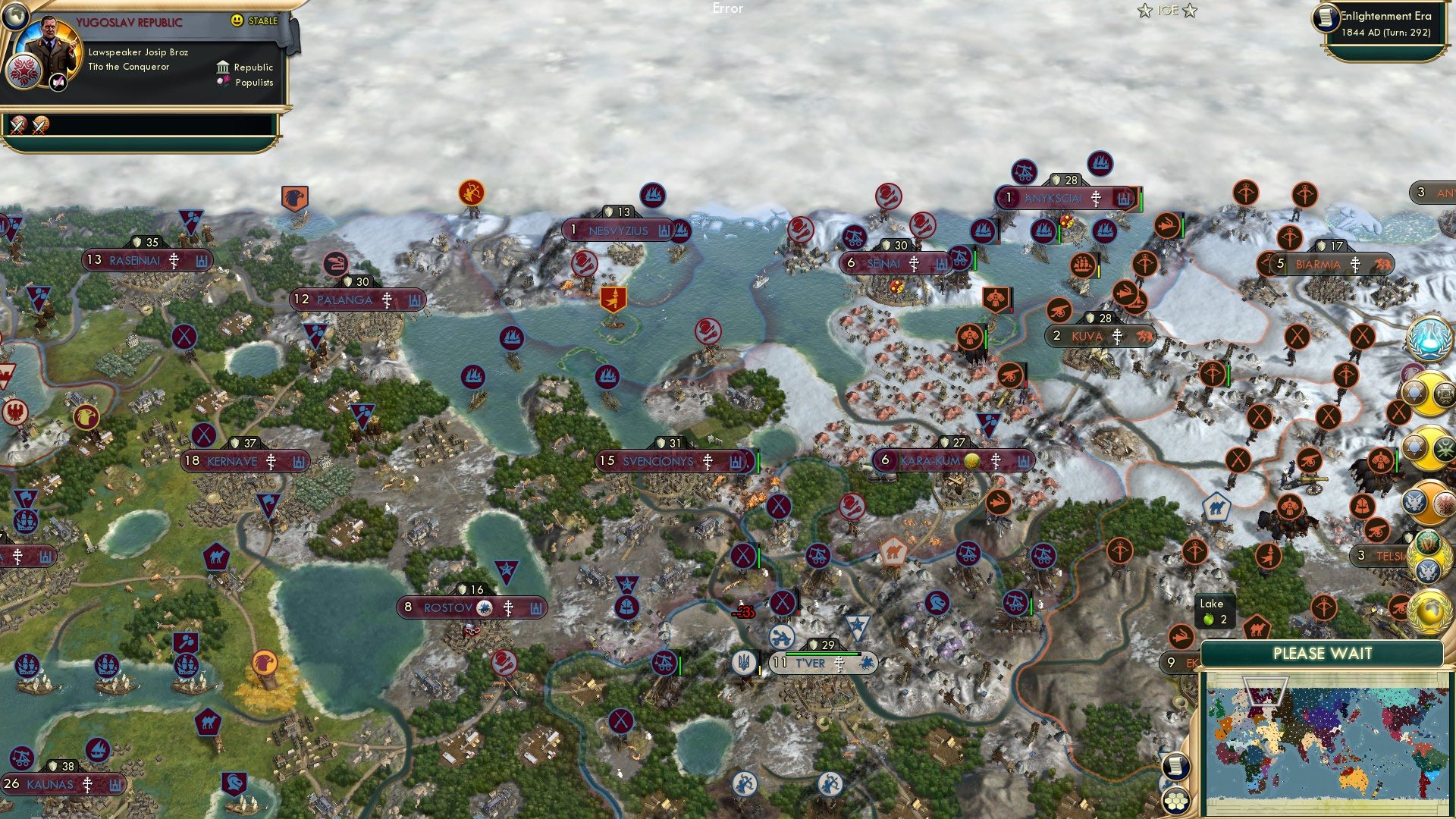Click the smiley STABLE stability indicator
1456x819 pixels.
[237, 21]
